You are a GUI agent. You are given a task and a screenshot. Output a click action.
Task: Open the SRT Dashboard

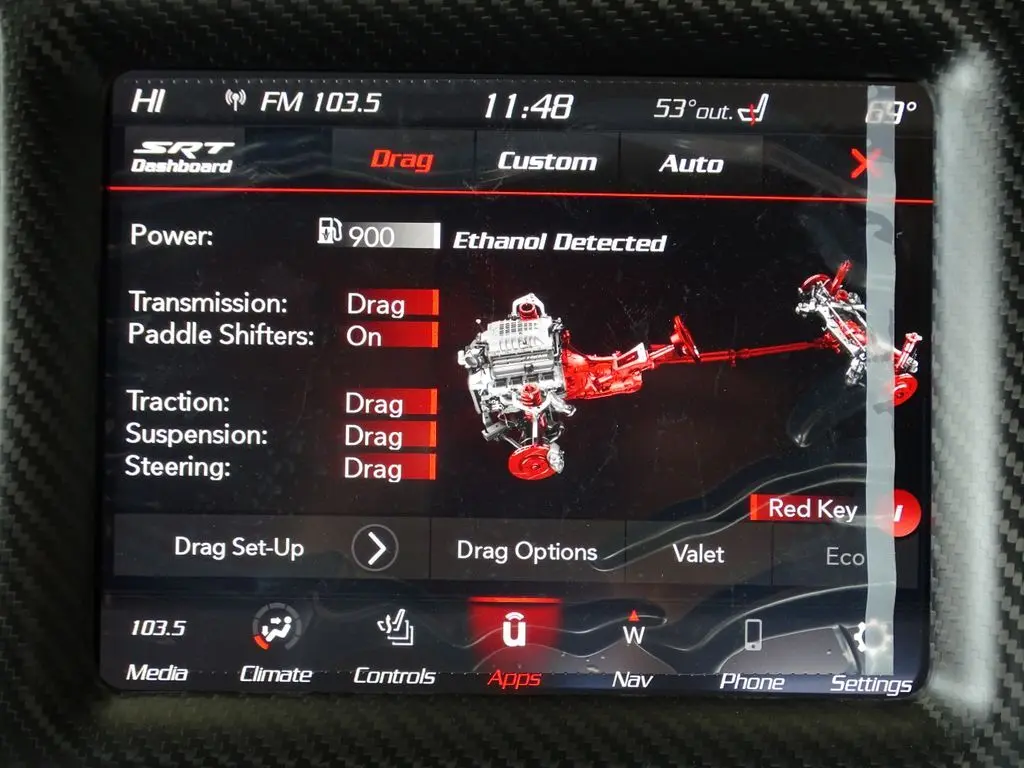tap(183, 157)
